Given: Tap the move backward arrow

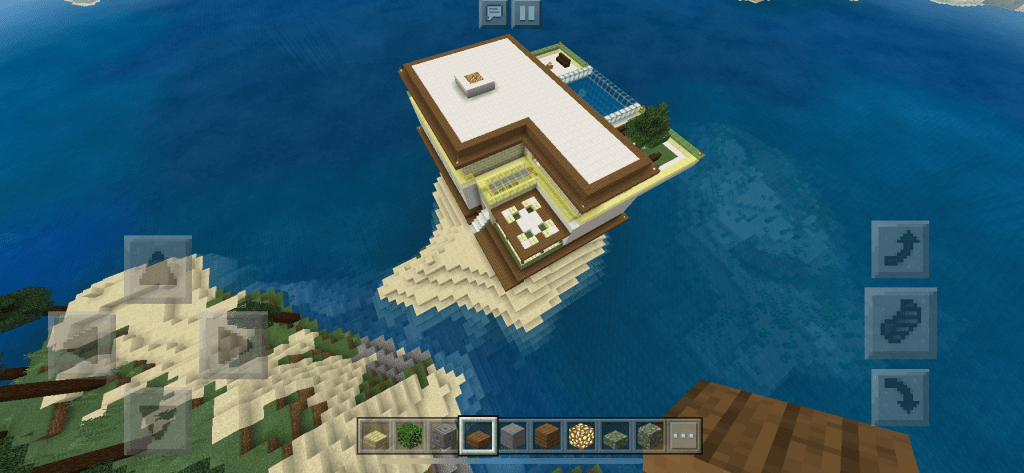Looking at the screenshot, I should pos(157,420).
